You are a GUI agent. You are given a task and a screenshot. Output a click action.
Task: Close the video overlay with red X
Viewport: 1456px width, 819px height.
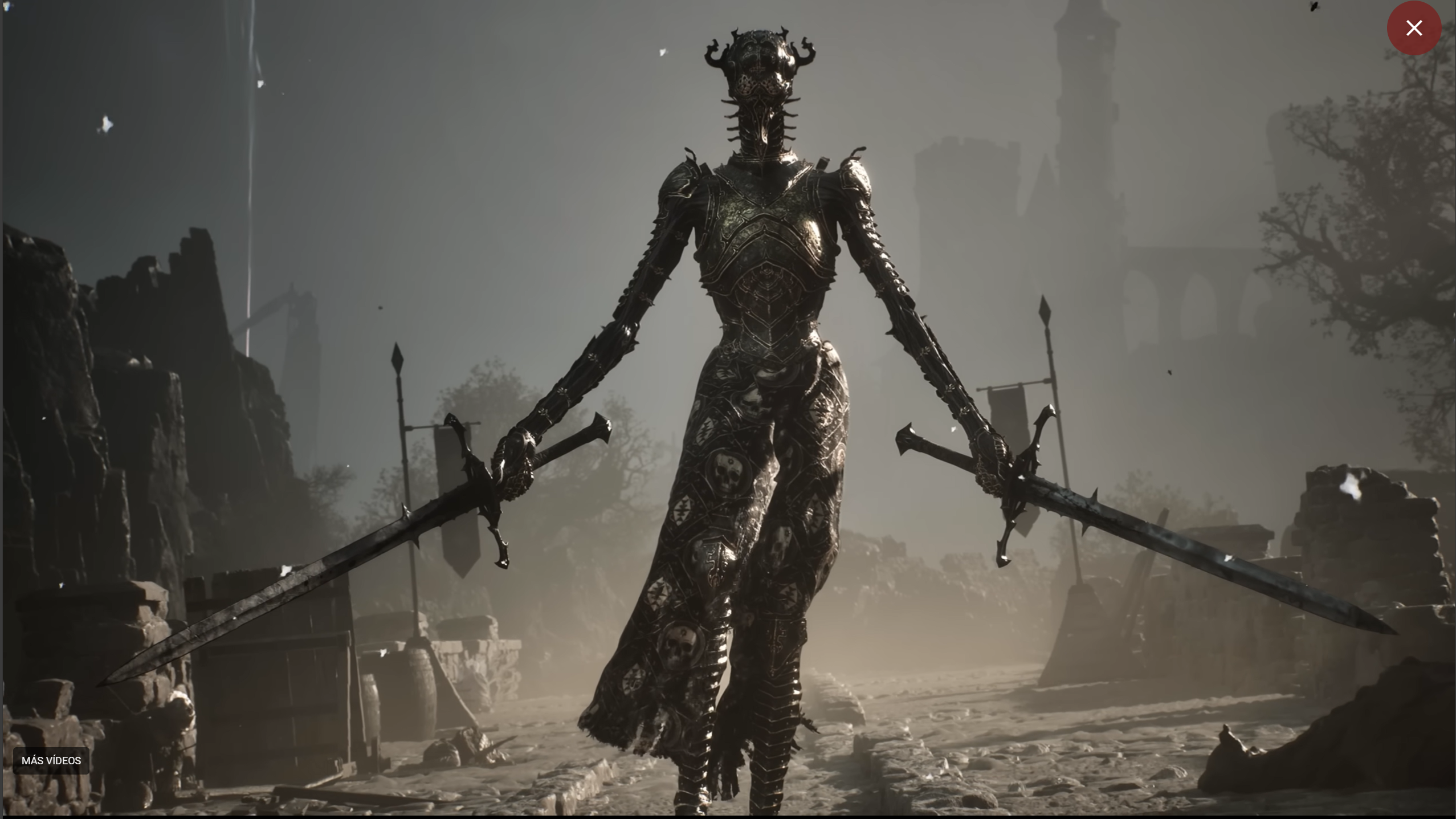pyautogui.click(x=1413, y=28)
